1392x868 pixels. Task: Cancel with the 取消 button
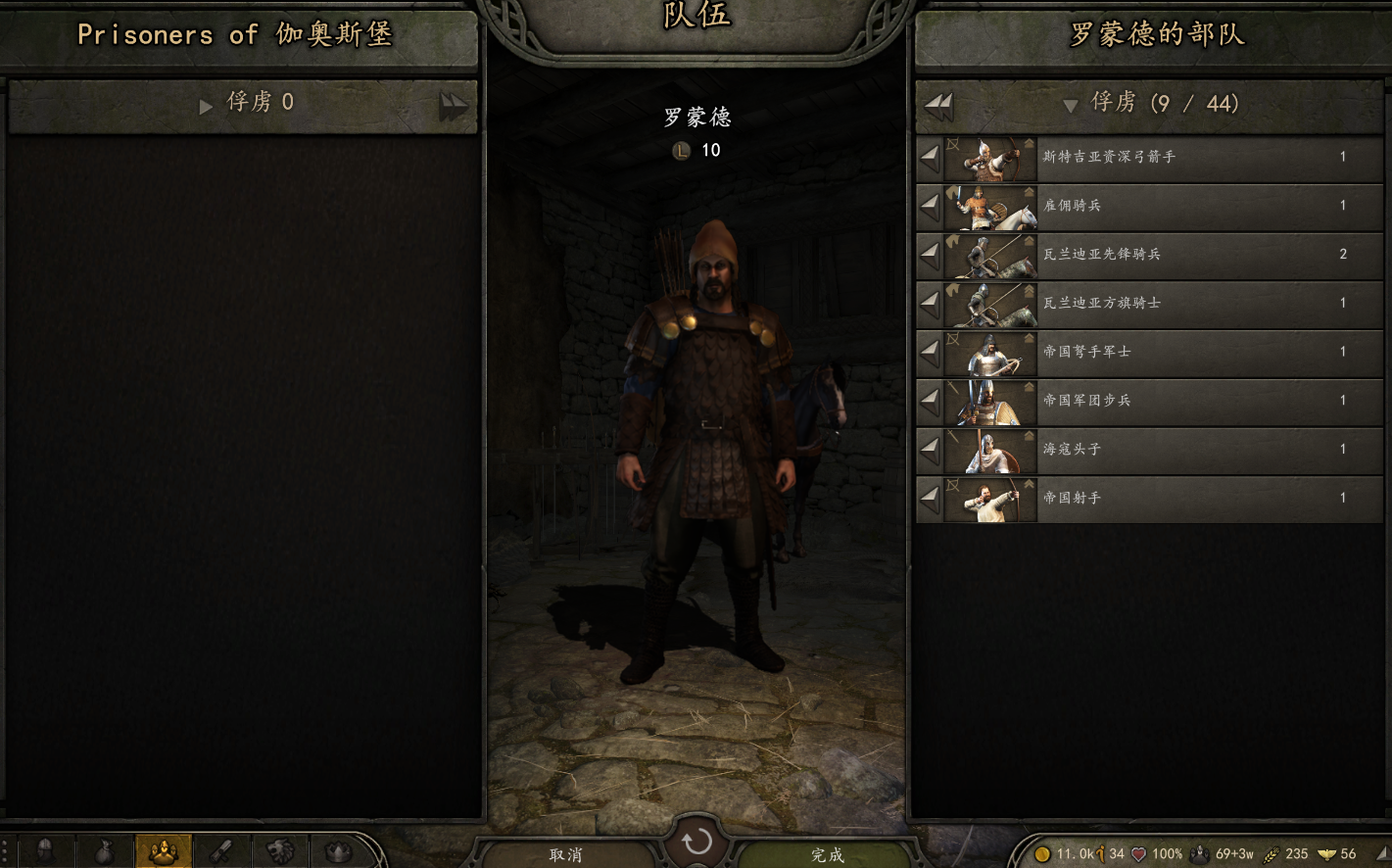pyautogui.click(x=566, y=854)
